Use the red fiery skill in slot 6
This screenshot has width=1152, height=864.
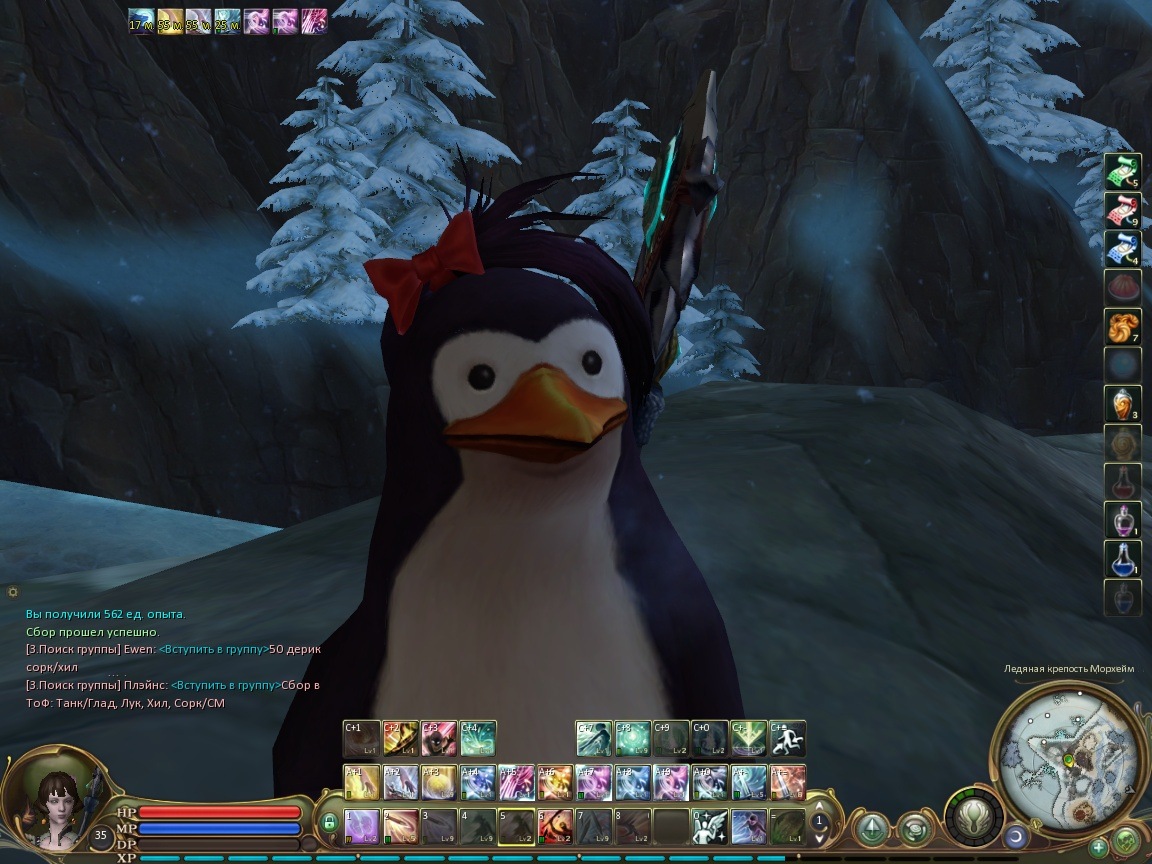point(555,826)
